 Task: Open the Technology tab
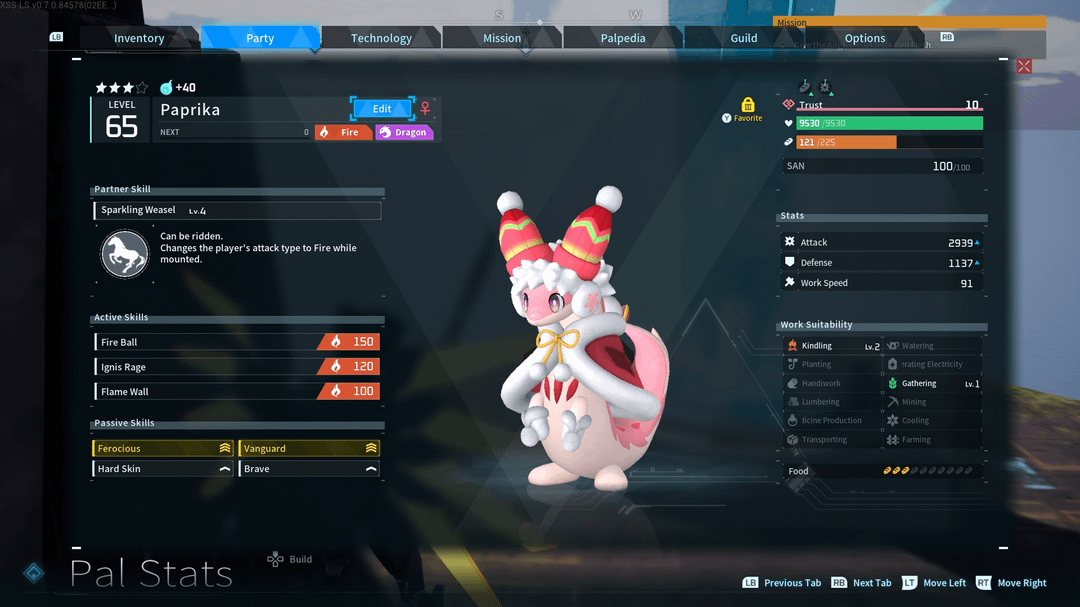point(381,38)
